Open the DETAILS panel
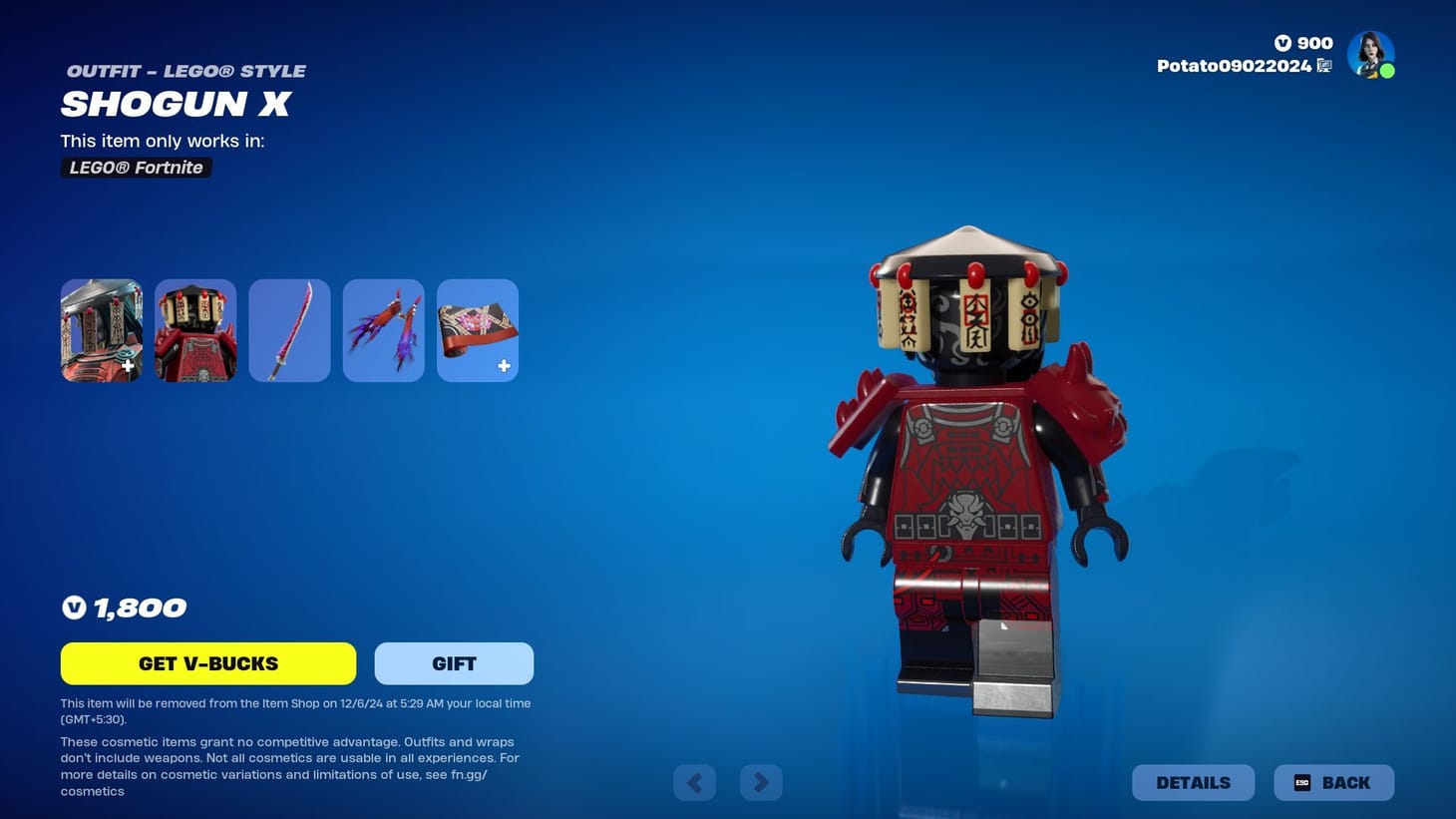The image size is (1456, 819). 1193,782
